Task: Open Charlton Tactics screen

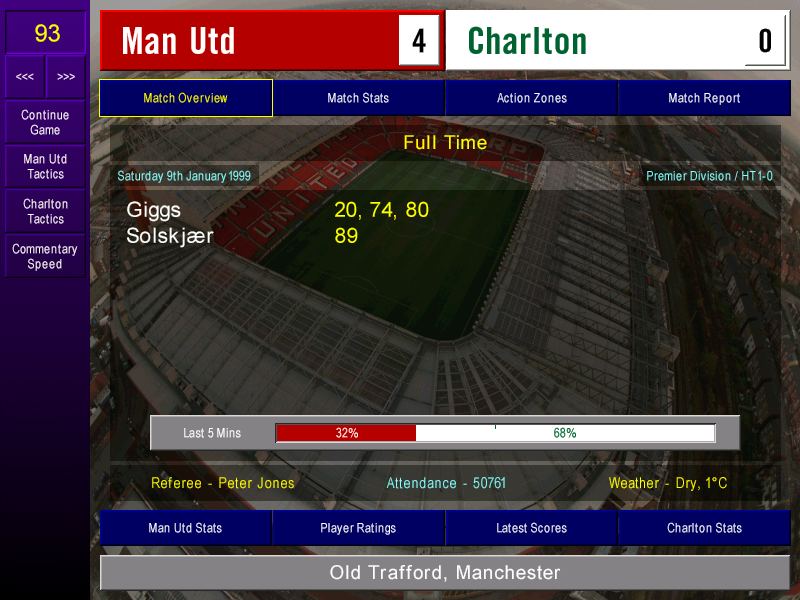Action: (45, 211)
